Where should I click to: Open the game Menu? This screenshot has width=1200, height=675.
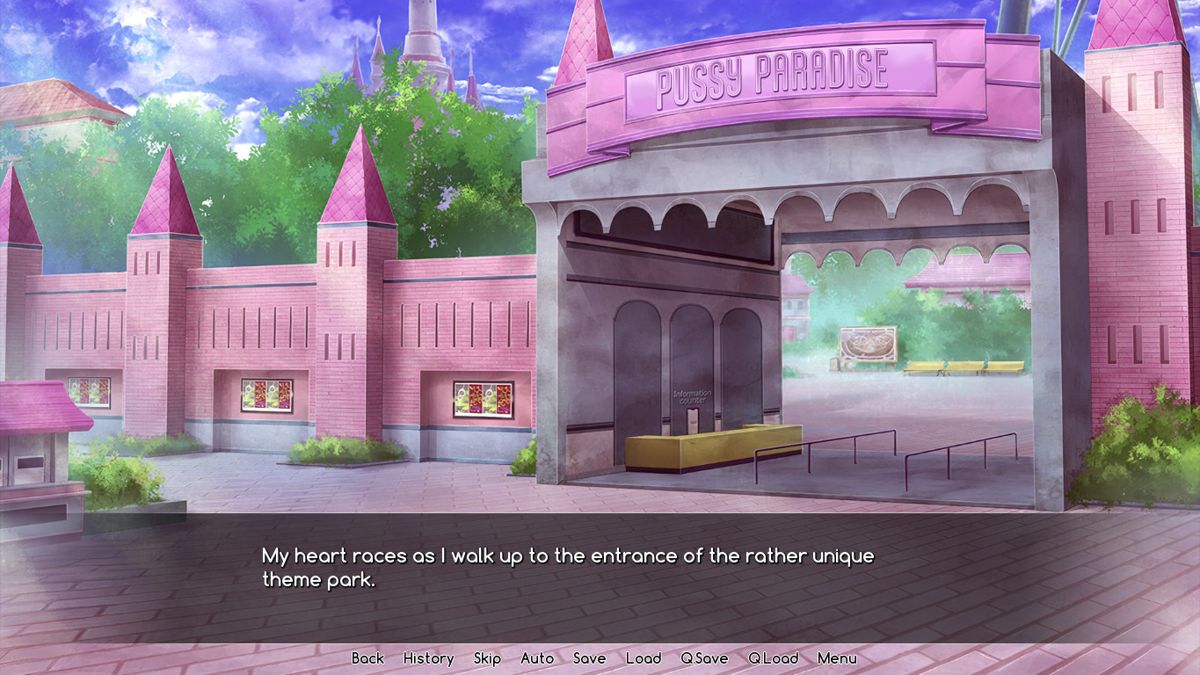(837, 658)
